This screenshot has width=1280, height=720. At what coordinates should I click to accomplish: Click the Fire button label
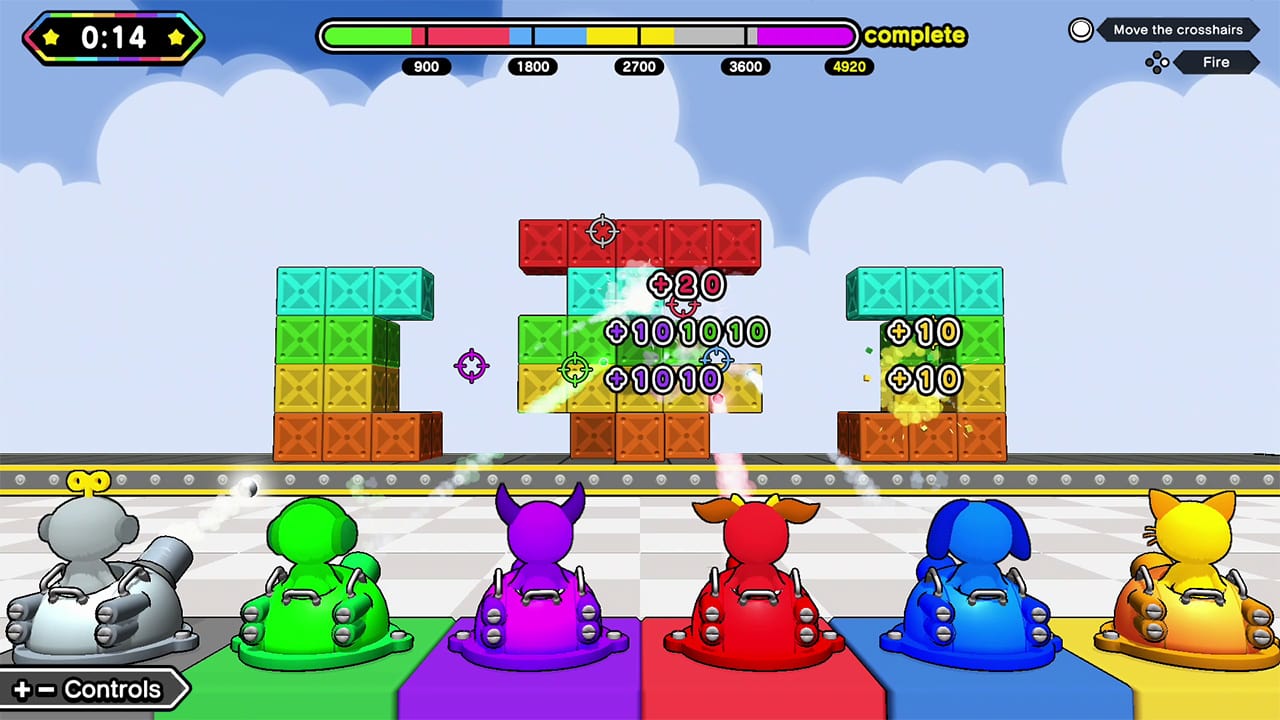point(1216,62)
